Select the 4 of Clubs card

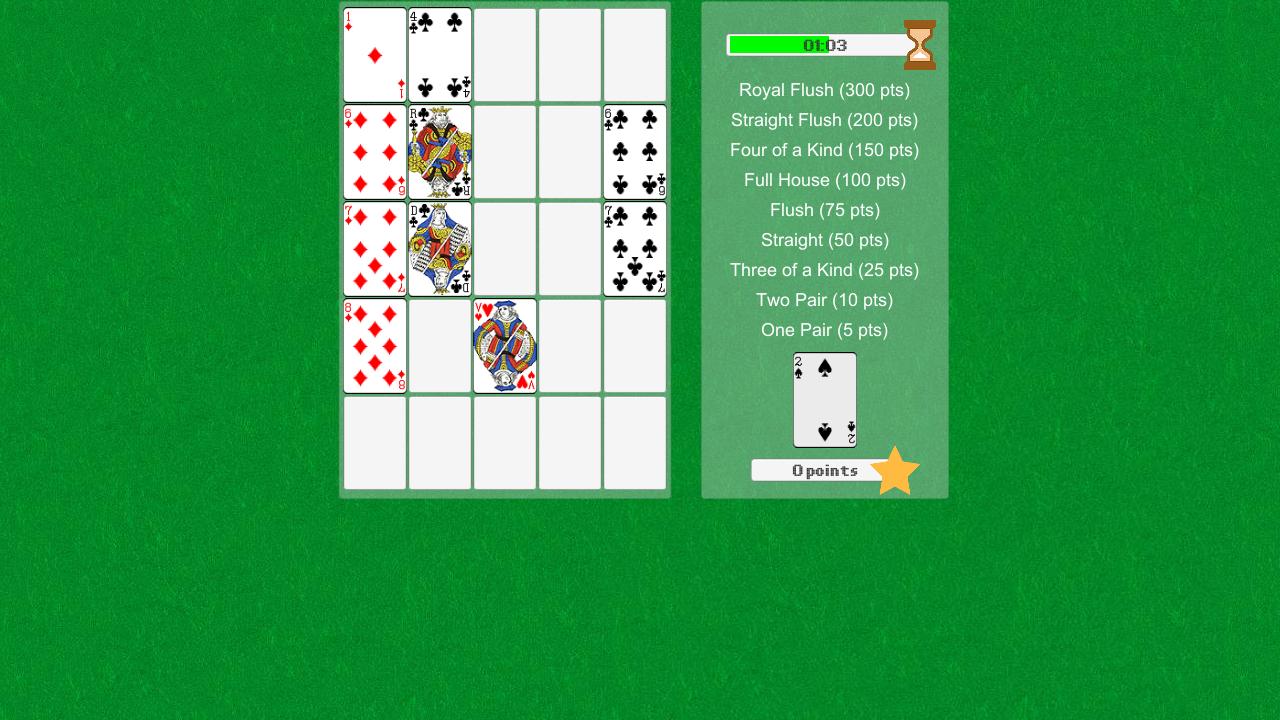pyautogui.click(x=440, y=55)
